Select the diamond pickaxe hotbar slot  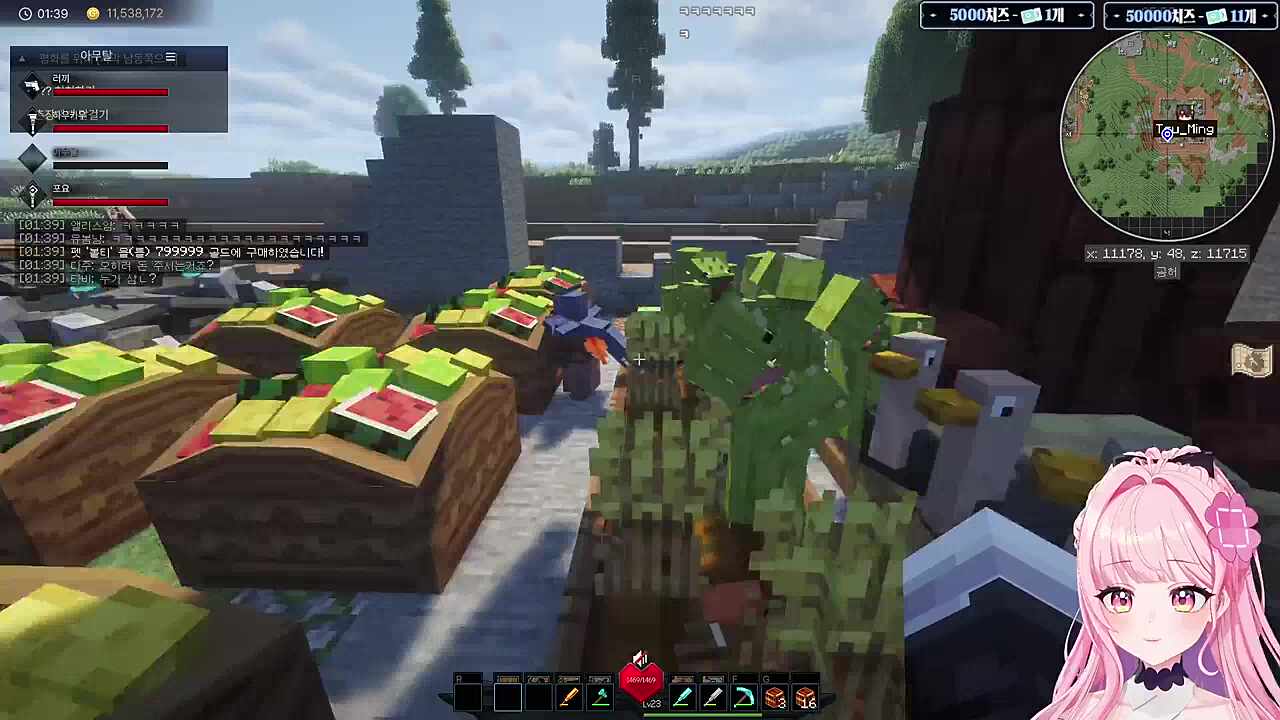[744, 697]
